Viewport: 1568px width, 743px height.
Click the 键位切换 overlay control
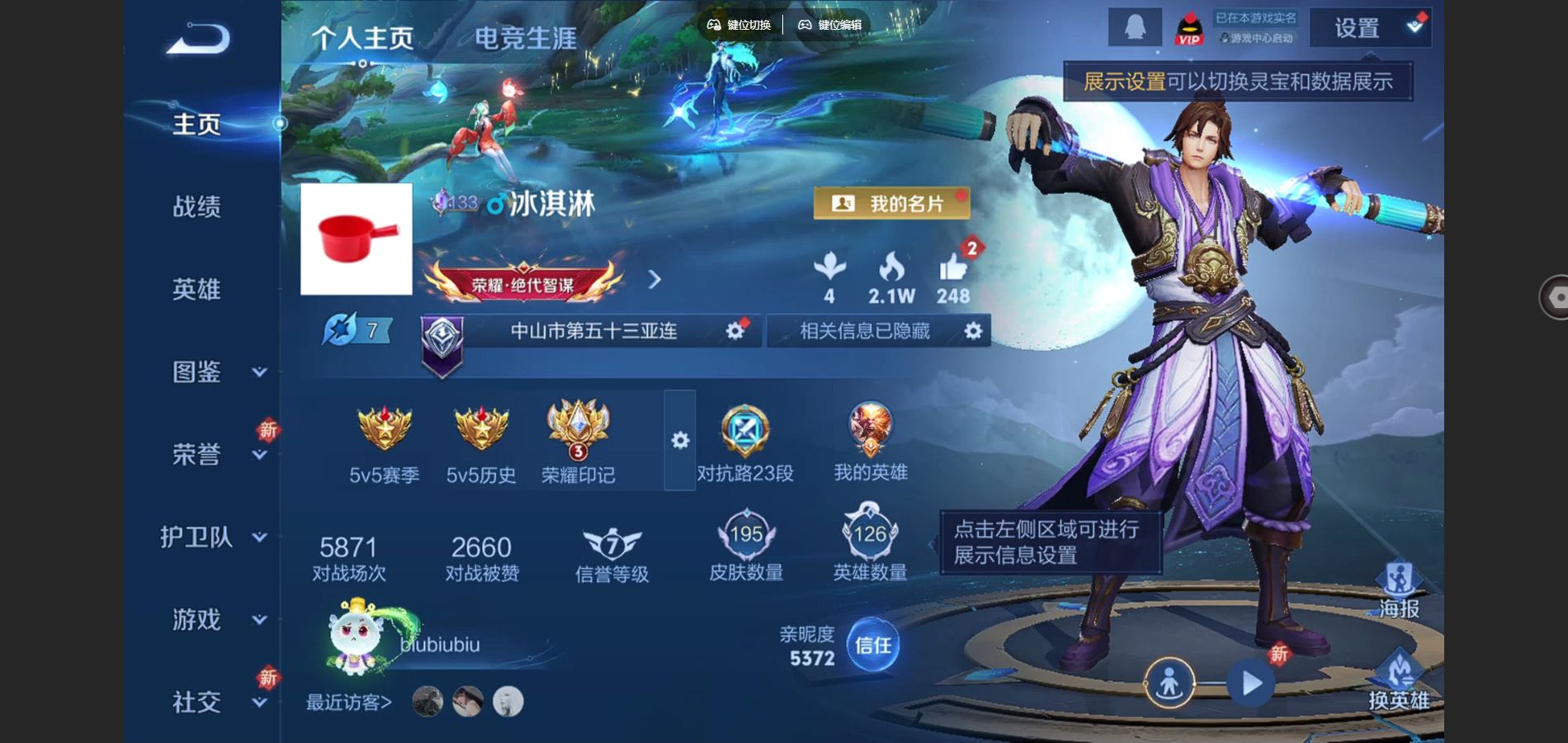tap(739, 25)
